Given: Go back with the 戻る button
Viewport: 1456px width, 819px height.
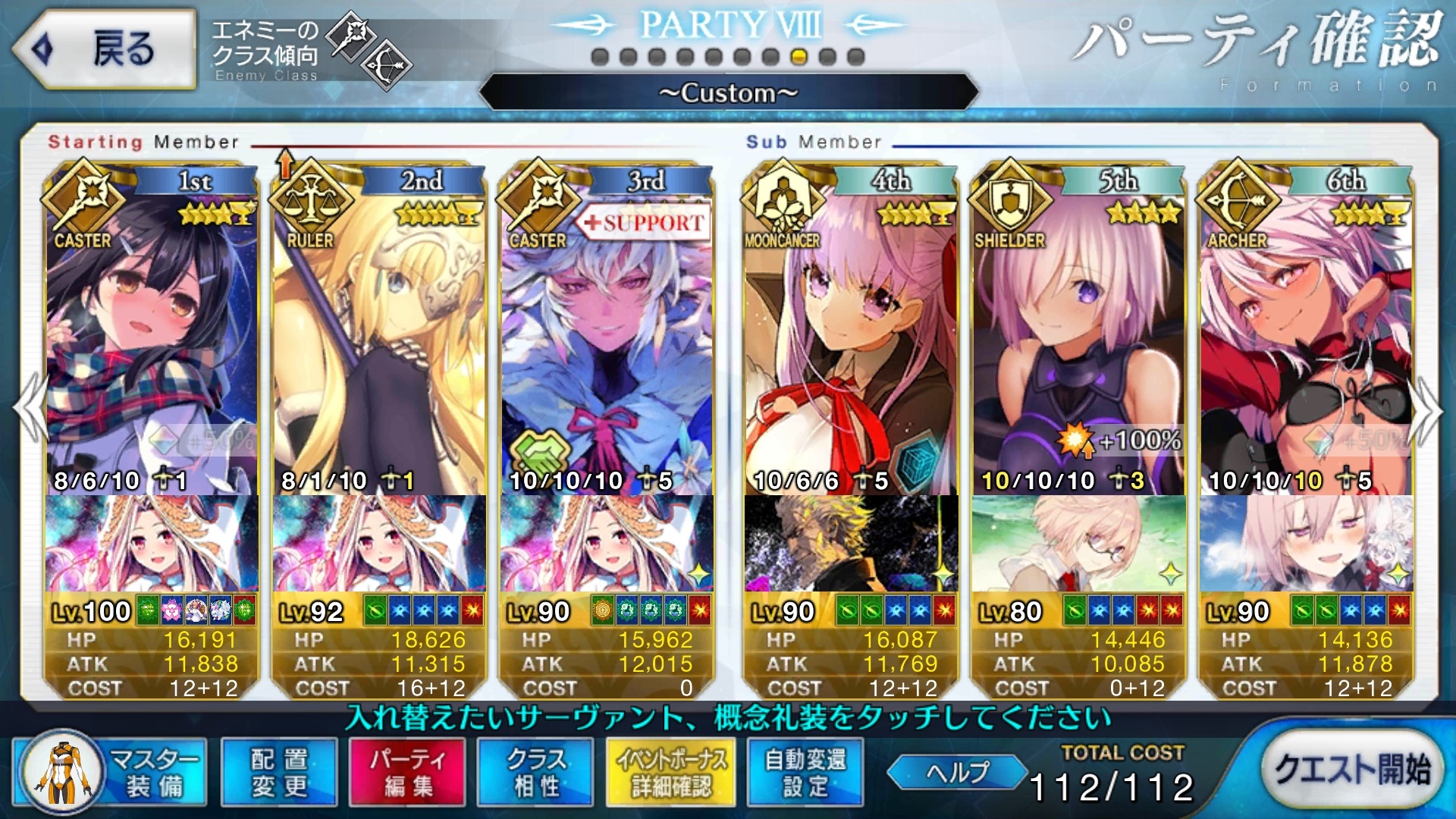Looking at the screenshot, I should click(x=105, y=49).
